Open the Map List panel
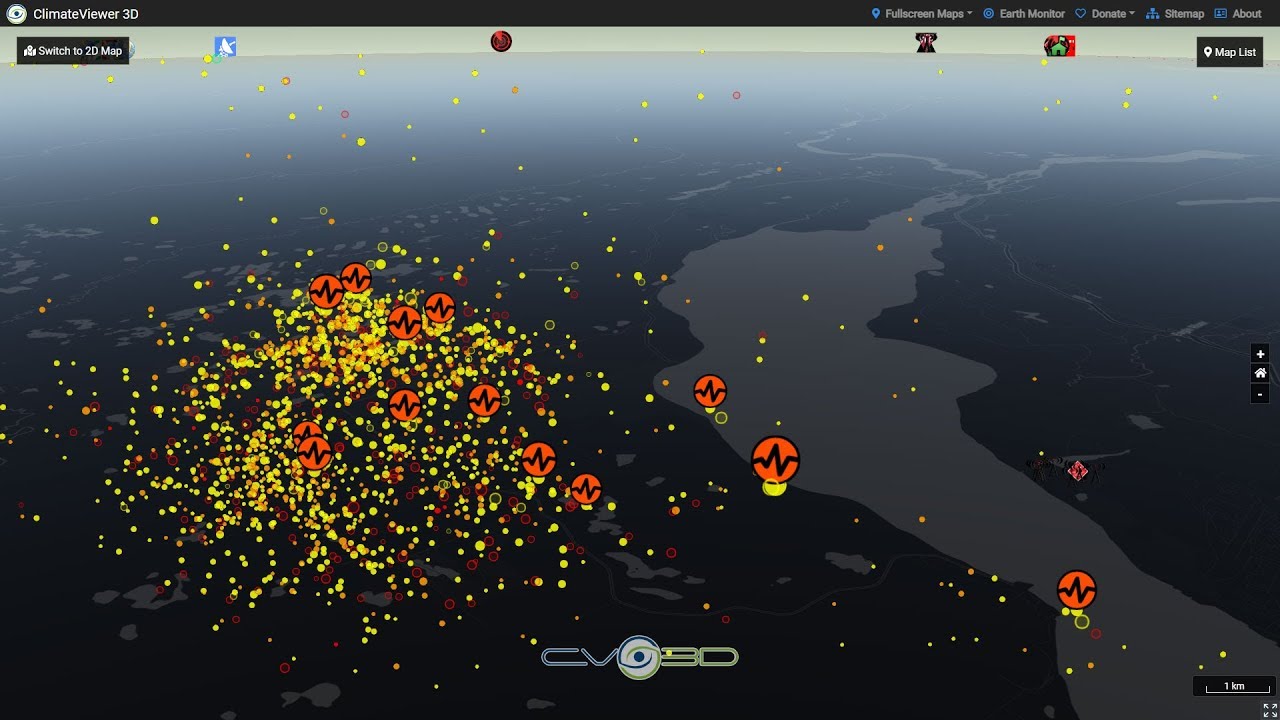This screenshot has height=720, width=1280. [1229, 52]
